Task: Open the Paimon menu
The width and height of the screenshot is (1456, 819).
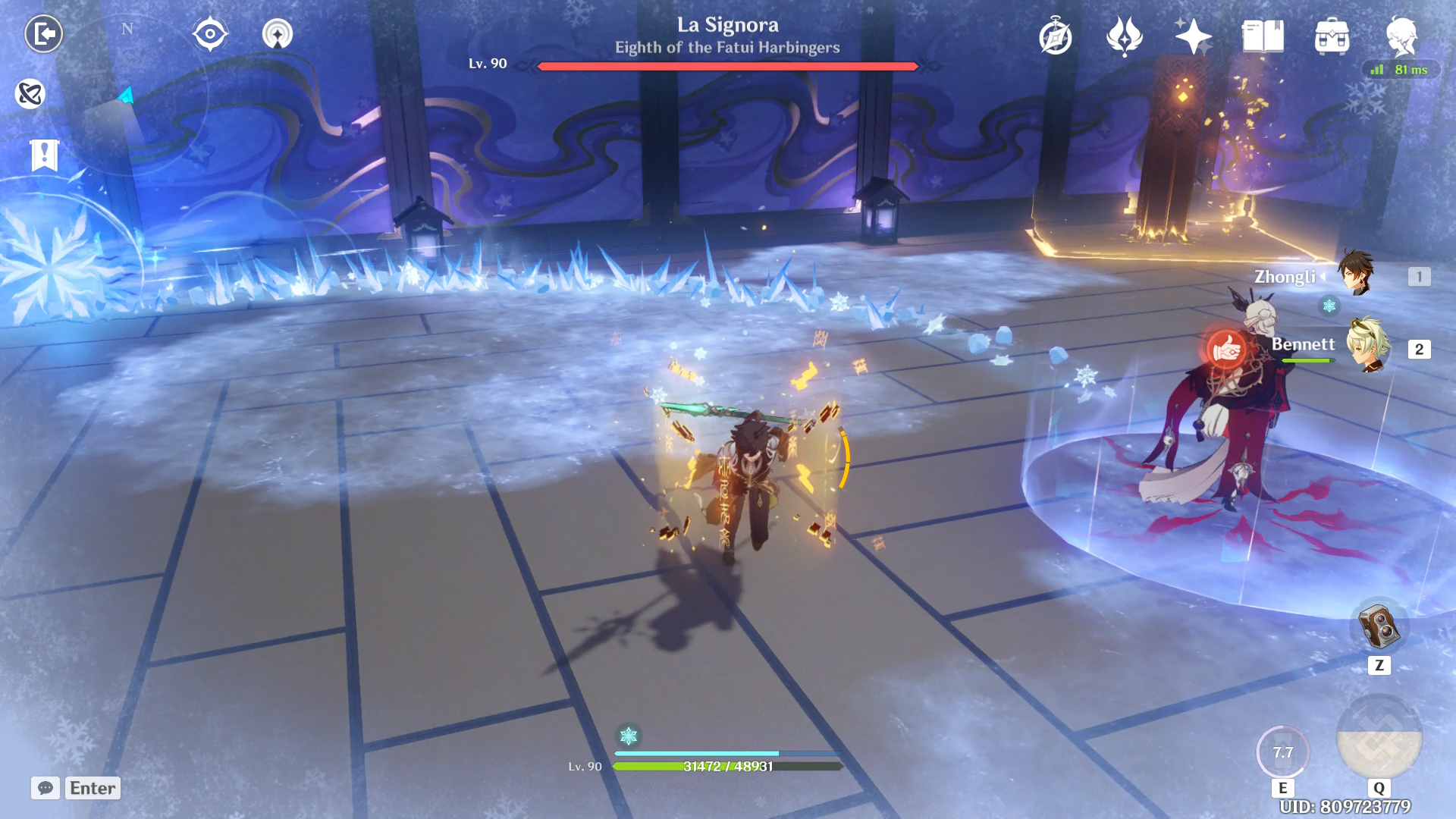Action: click(x=1401, y=35)
